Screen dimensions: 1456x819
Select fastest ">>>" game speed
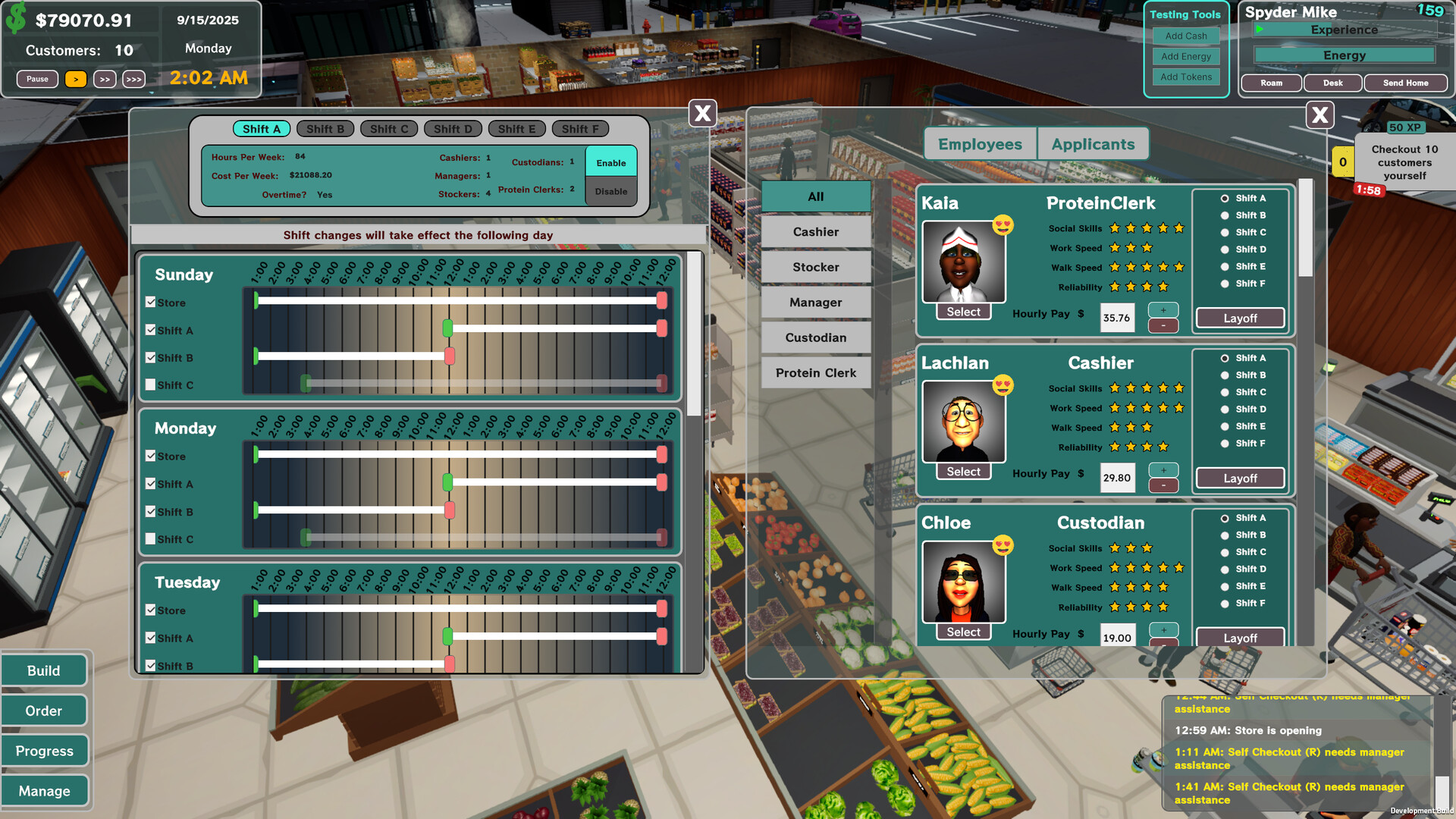click(134, 79)
